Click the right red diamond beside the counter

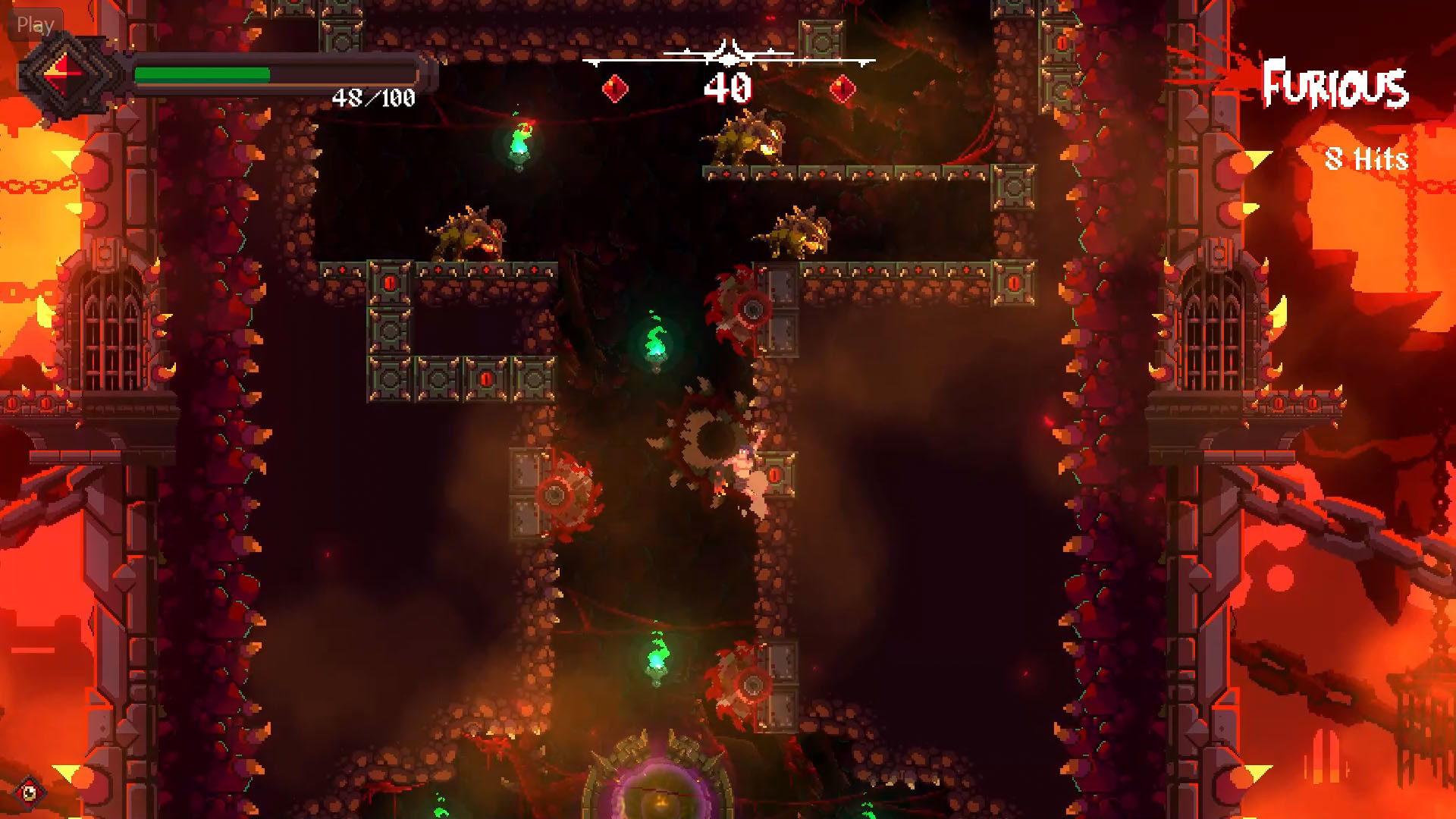point(842,89)
